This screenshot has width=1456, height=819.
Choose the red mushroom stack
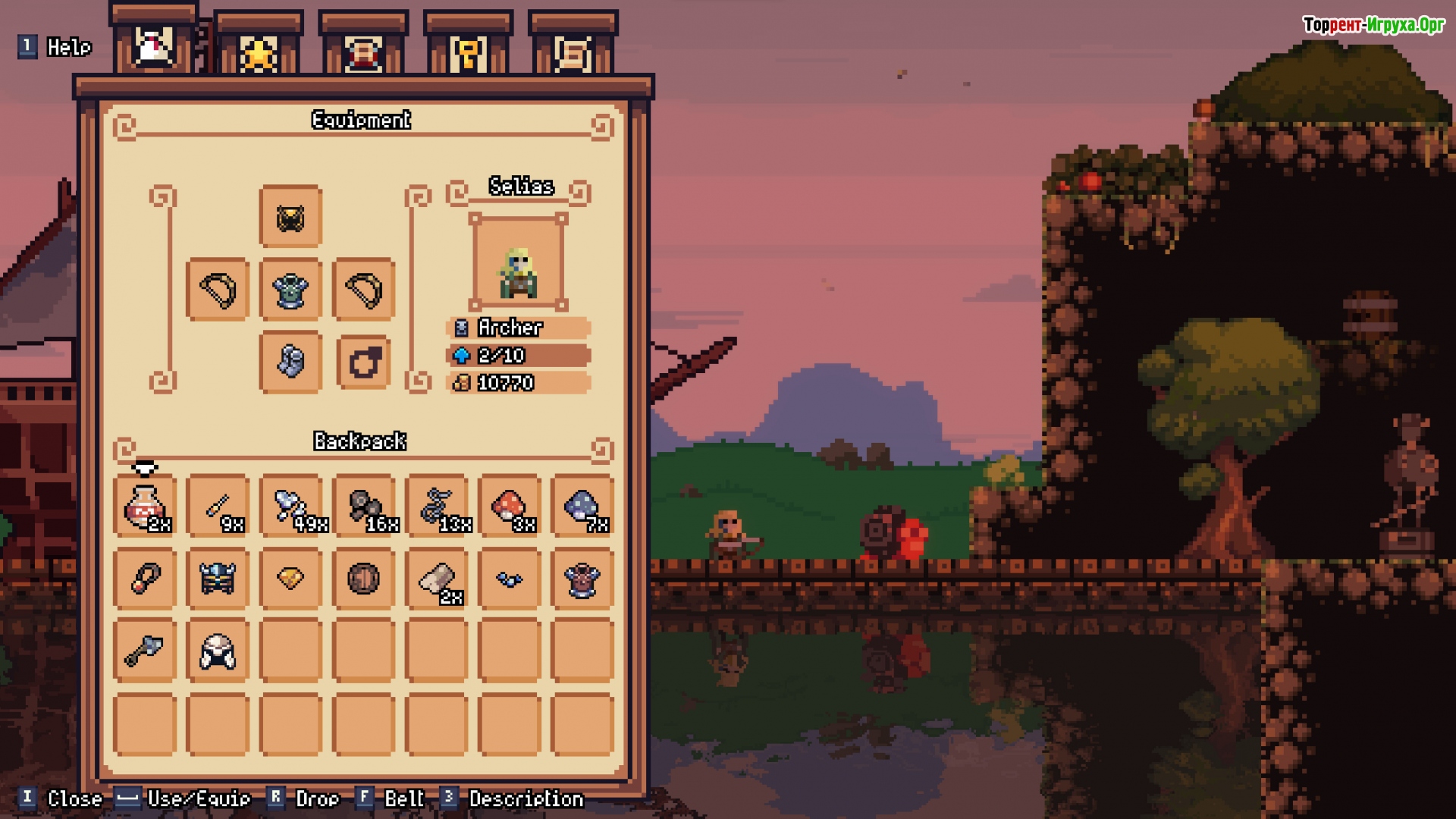click(510, 506)
